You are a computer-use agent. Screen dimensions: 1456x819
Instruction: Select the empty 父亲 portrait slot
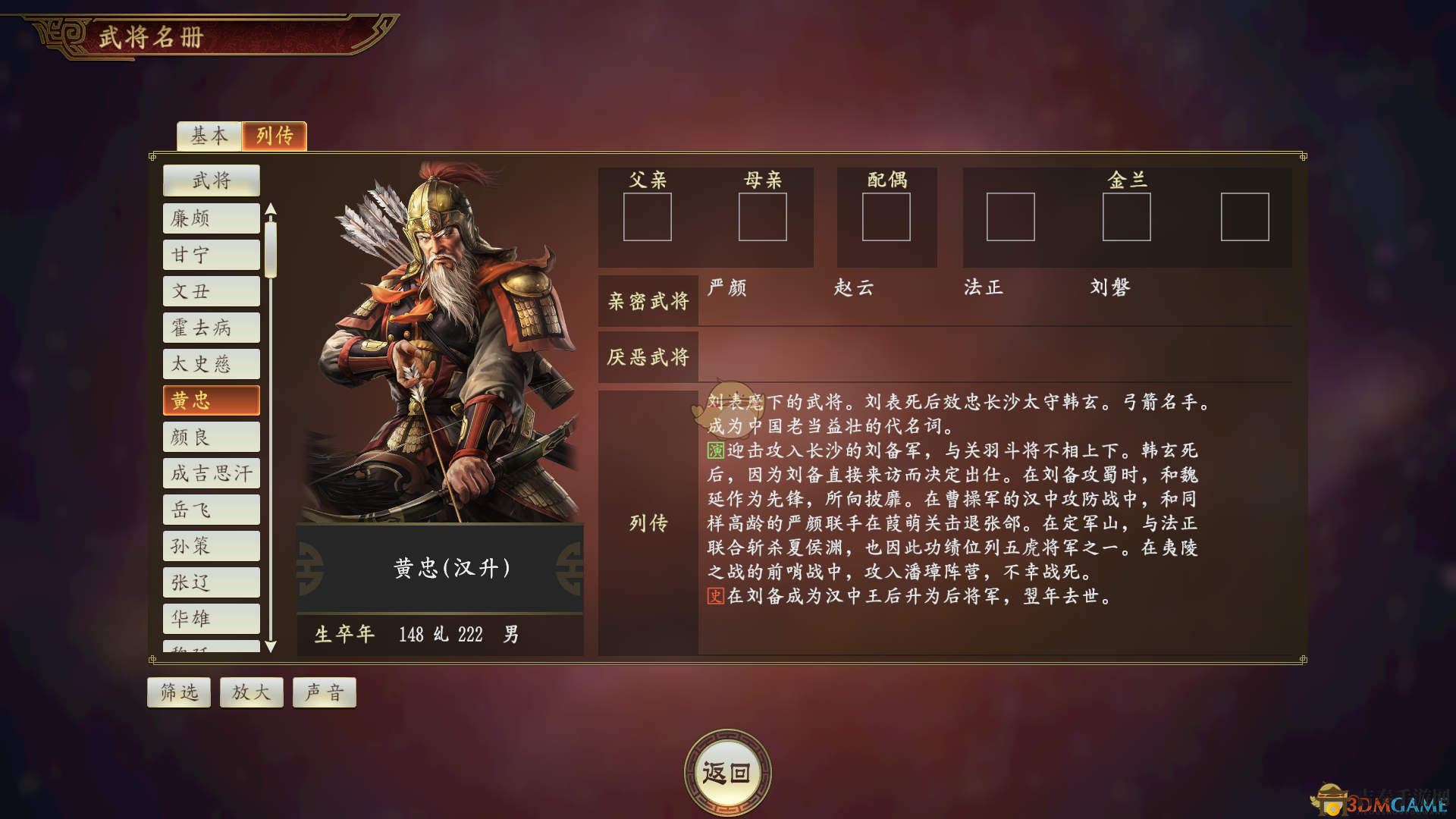coord(648,218)
